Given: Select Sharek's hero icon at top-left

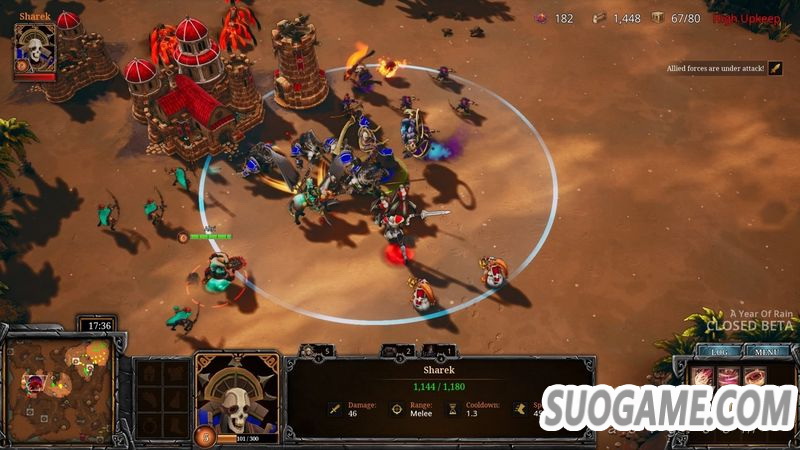Looking at the screenshot, I should point(34,50).
